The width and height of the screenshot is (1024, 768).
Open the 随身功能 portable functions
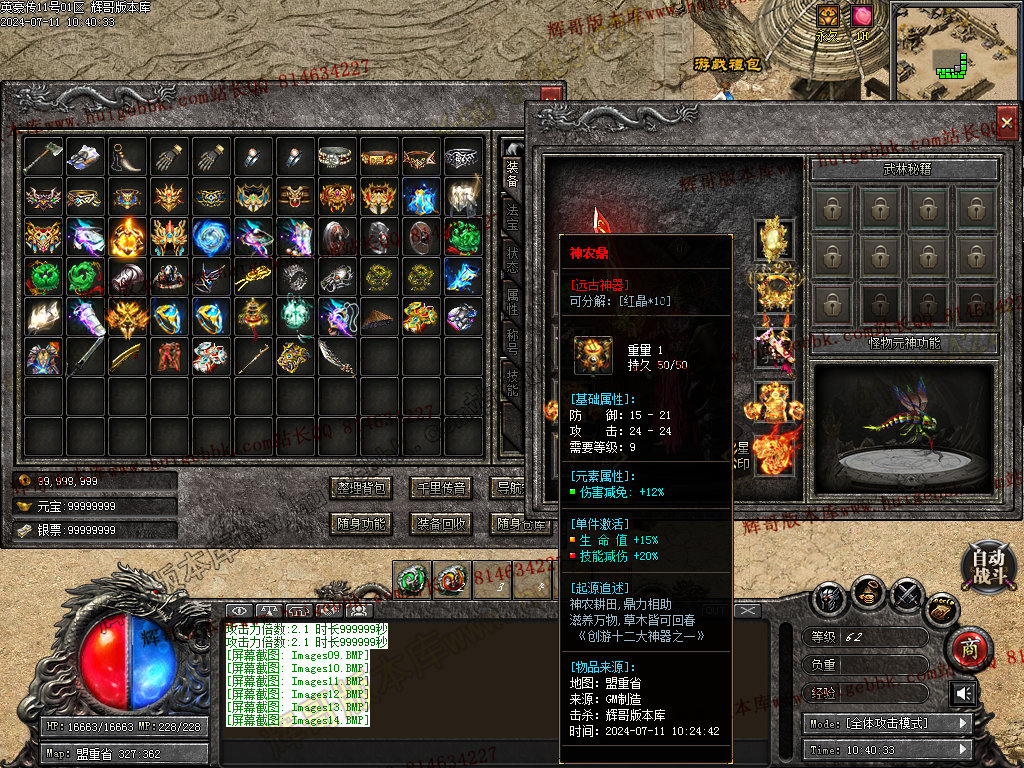click(x=359, y=523)
